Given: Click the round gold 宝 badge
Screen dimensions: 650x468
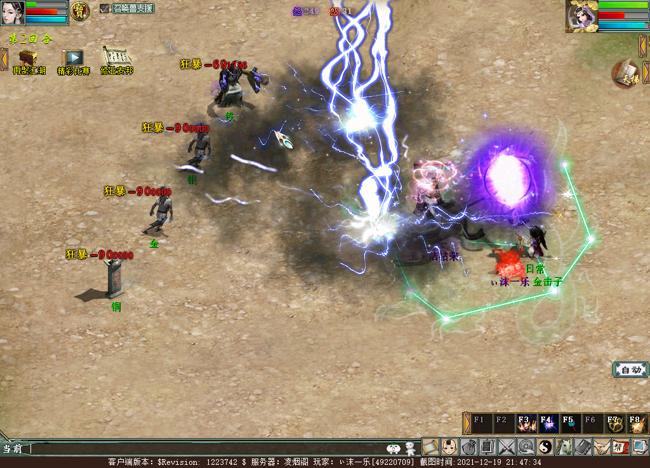Looking at the screenshot, I should pos(81,12).
